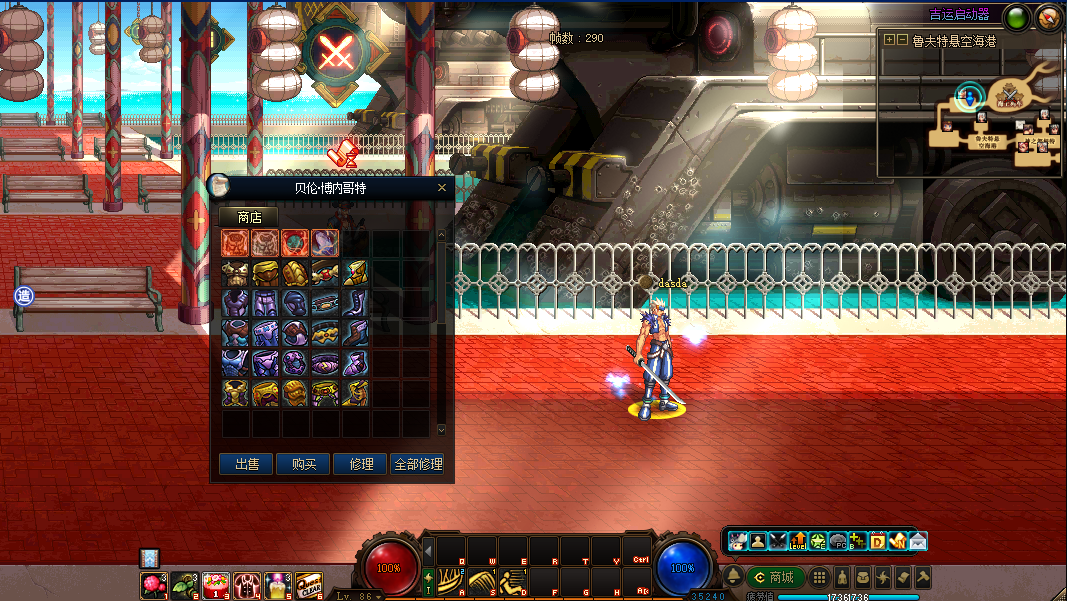Click the blue 造 crafting icon
This screenshot has width=1067, height=601.
(24, 296)
